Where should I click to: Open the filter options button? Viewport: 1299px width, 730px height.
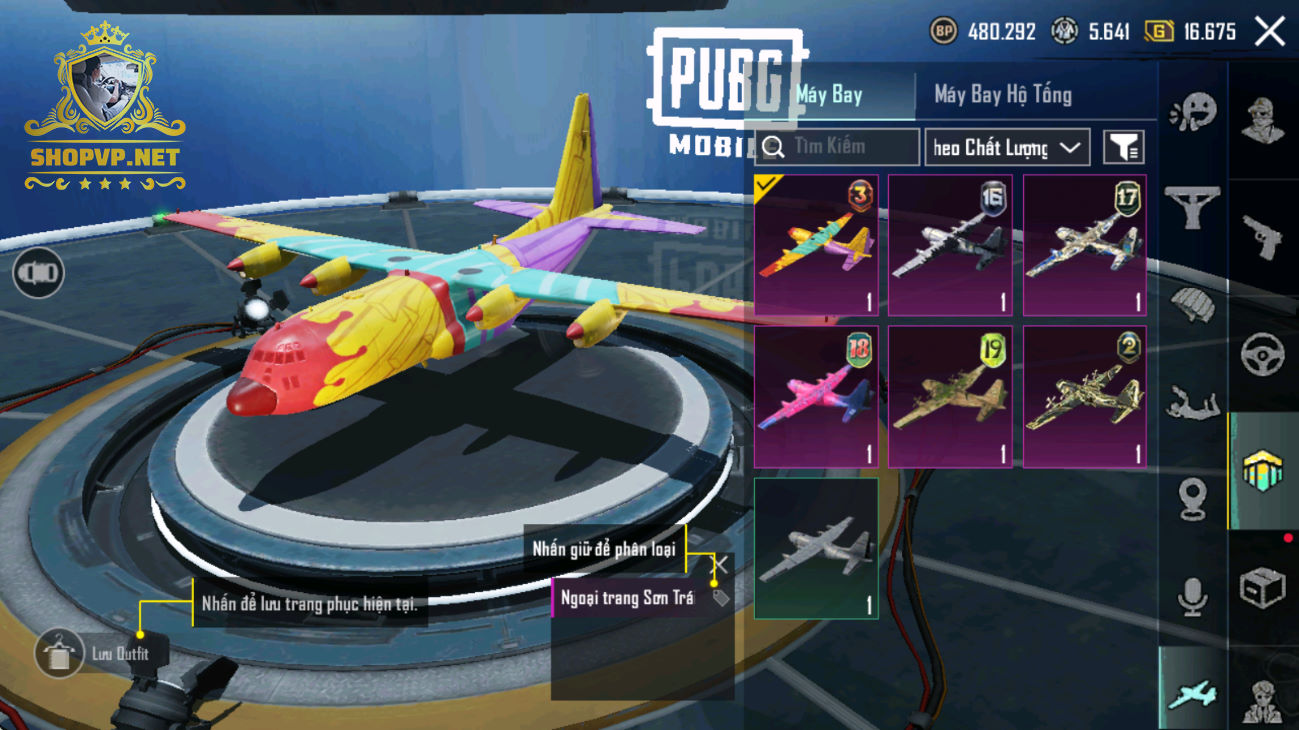(x=1123, y=148)
